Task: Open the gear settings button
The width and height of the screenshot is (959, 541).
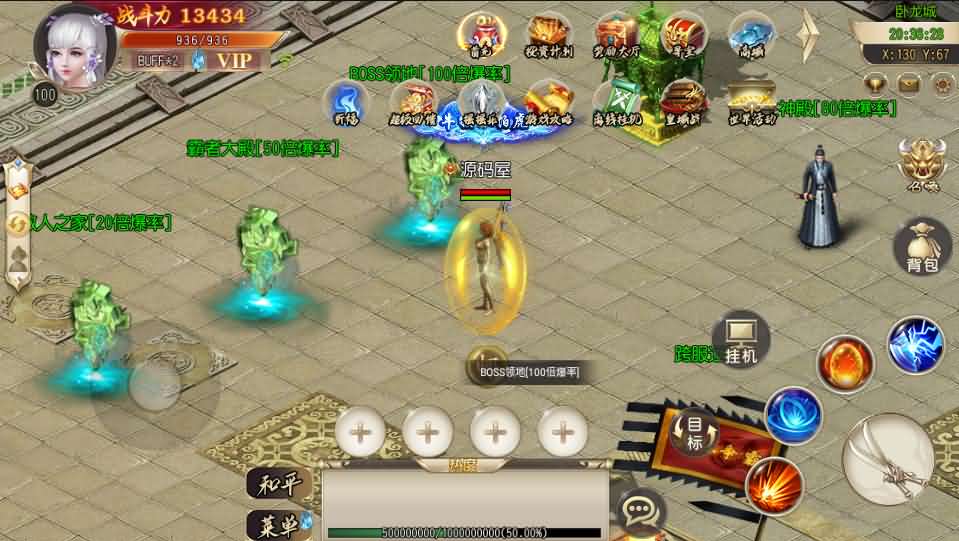Action: [941, 84]
